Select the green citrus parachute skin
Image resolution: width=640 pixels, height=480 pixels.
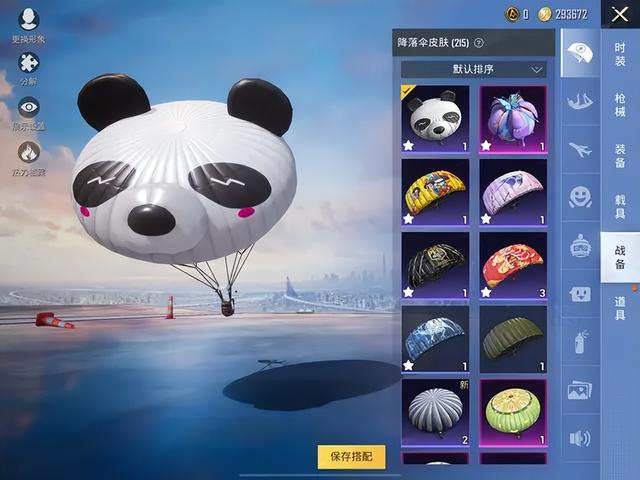coord(512,411)
